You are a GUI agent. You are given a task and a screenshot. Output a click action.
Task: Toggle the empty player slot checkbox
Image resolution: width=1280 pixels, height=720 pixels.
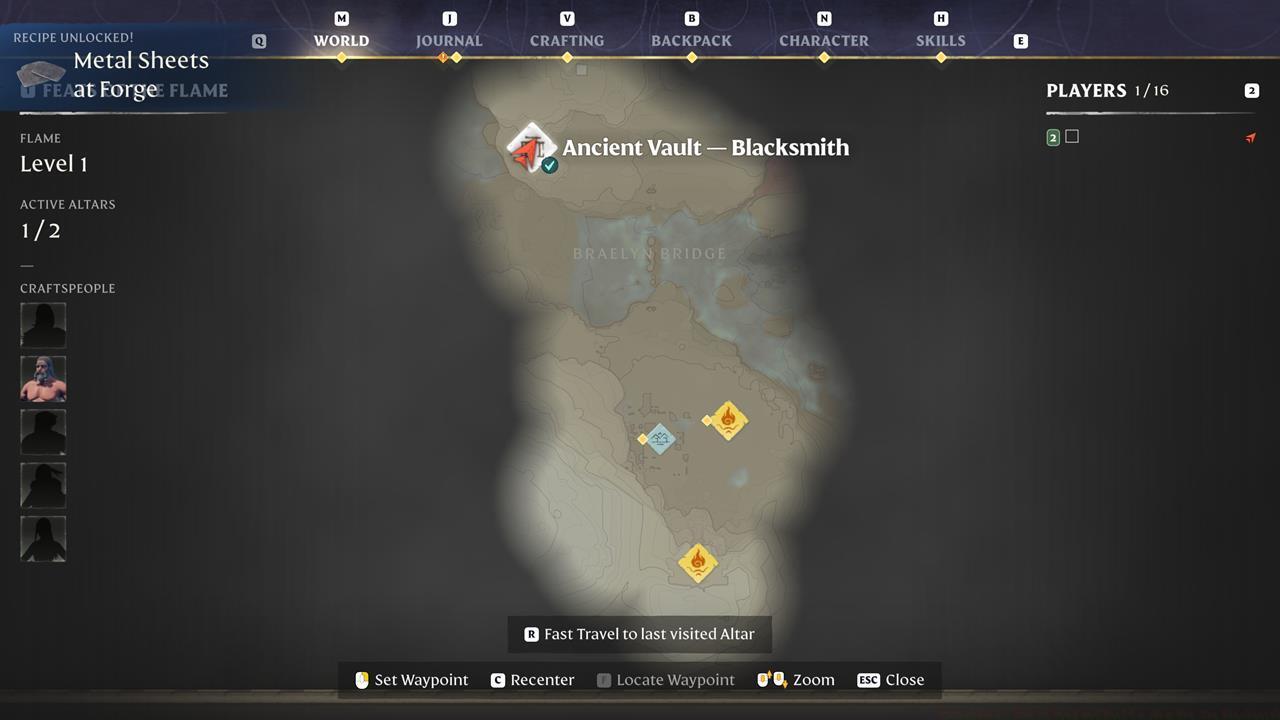[x=1073, y=136]
